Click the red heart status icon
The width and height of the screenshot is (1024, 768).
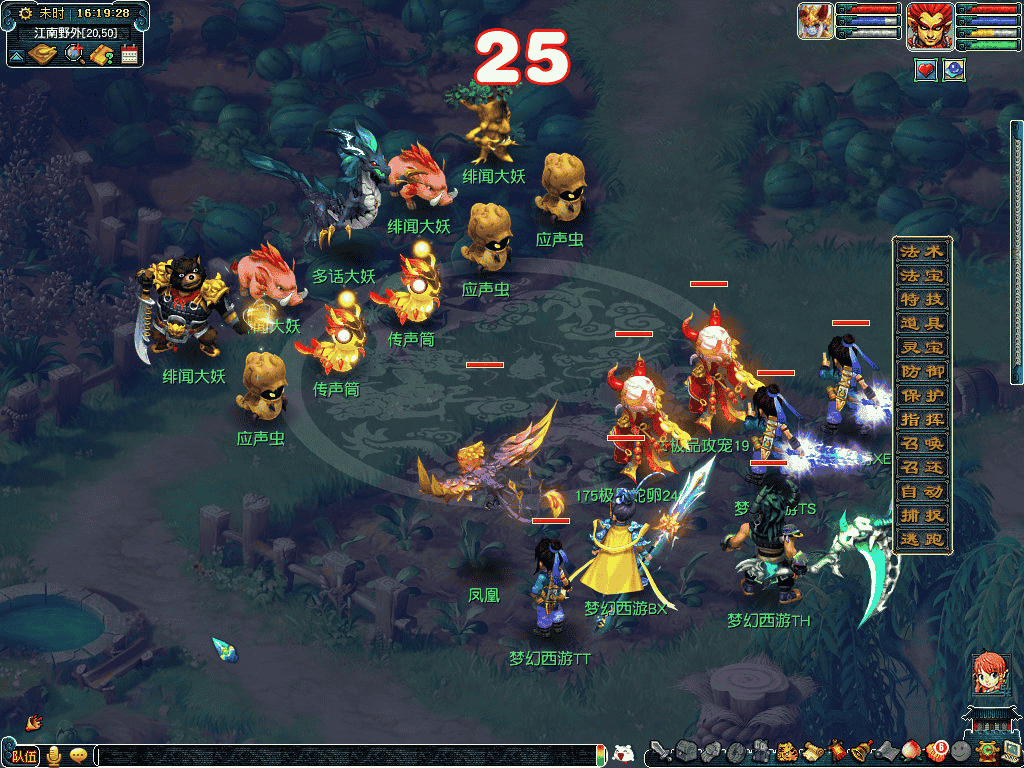pos(926,70)
